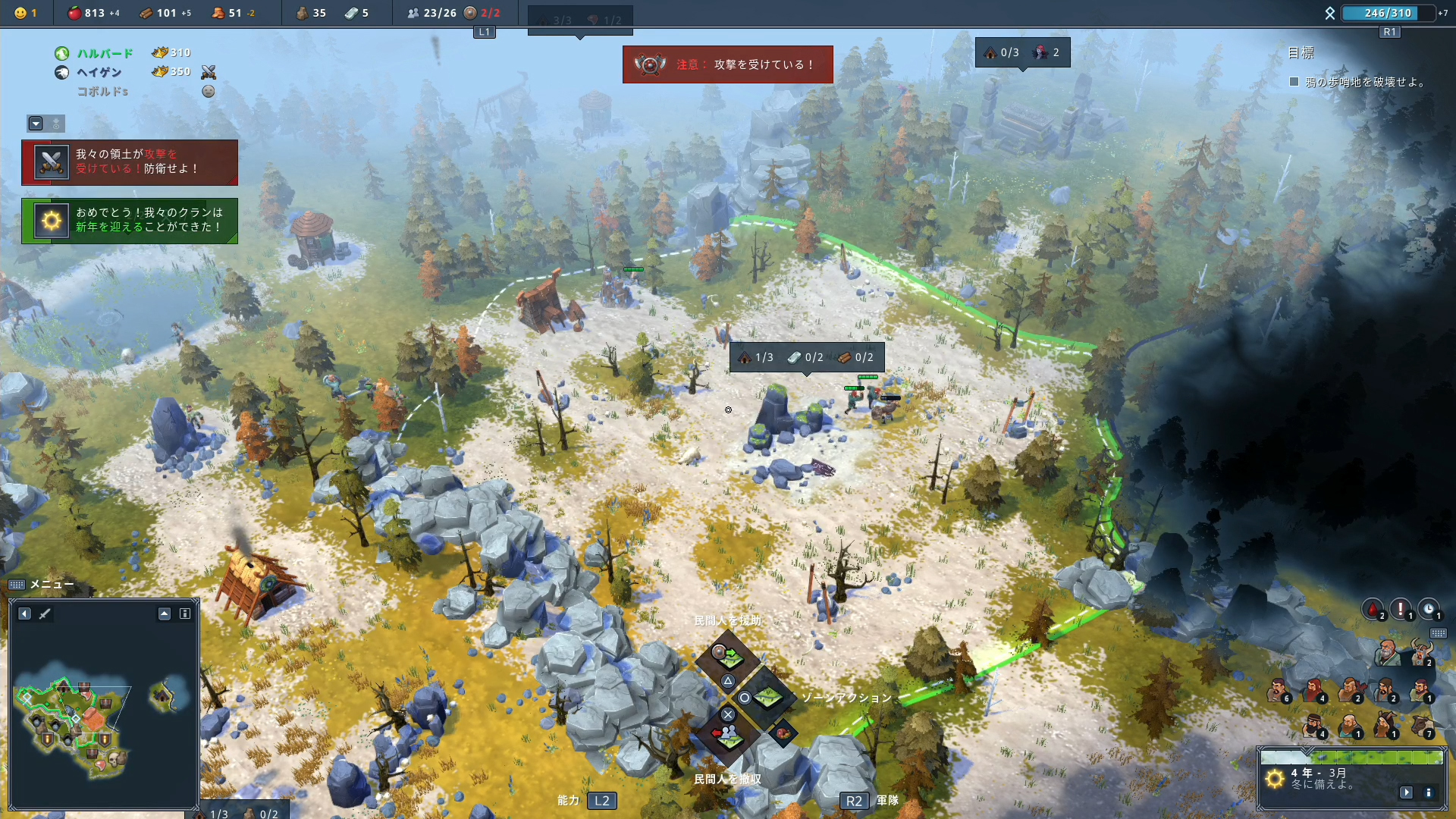Click the calendar panel's play arrow button
The width and height of the screenshot is (1456, 819).
[1407, 792]
